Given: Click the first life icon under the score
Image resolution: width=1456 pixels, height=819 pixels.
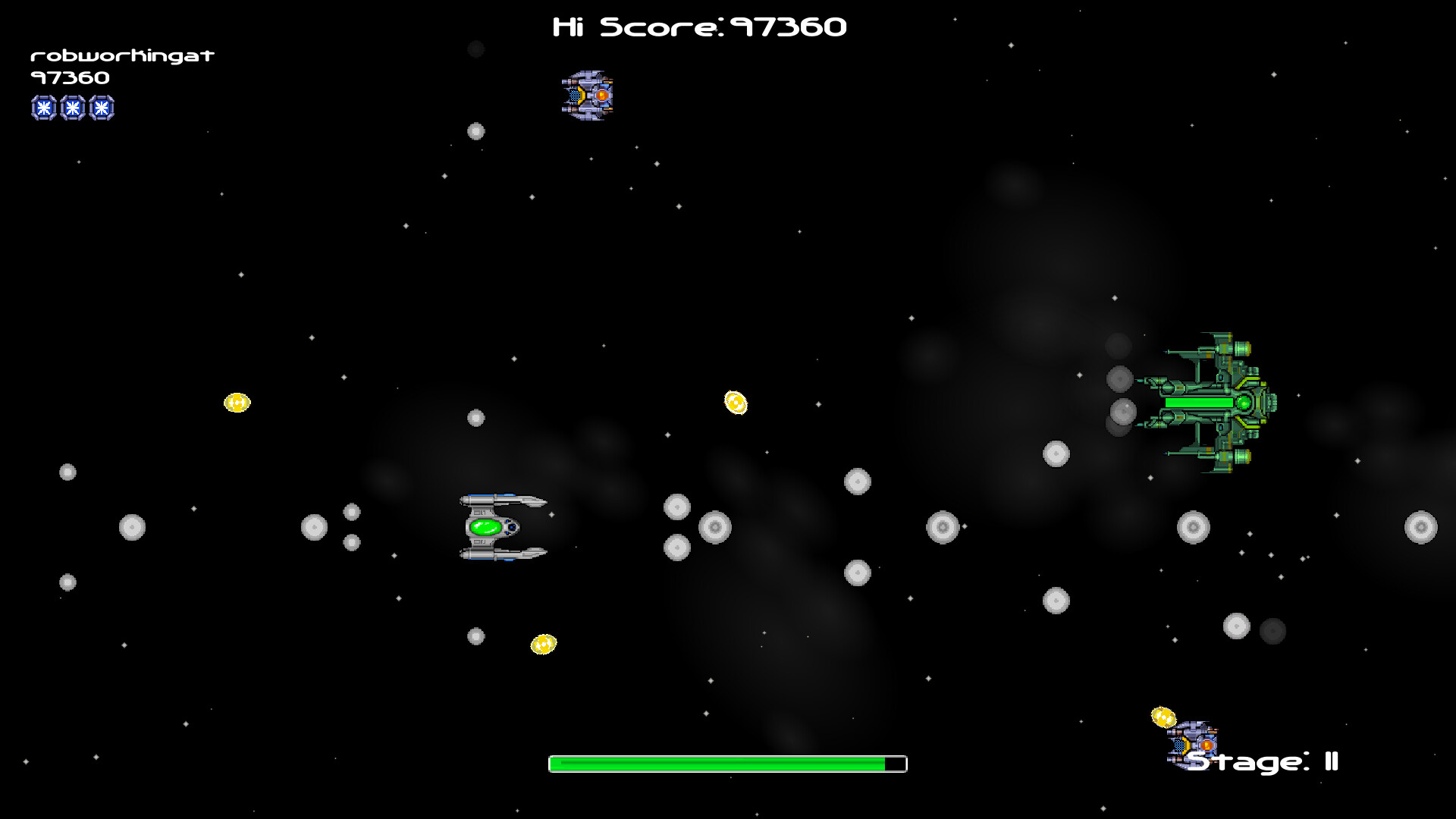Looking at the screenshot, I should tap(43, 108).
